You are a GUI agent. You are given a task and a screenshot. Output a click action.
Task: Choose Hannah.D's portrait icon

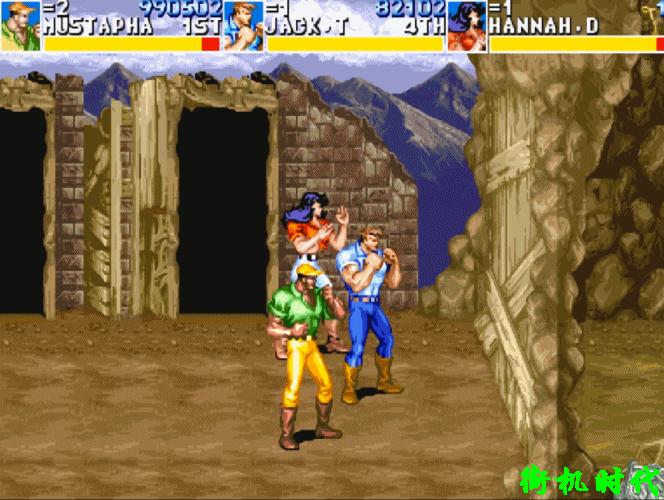[x=466, y=25]
